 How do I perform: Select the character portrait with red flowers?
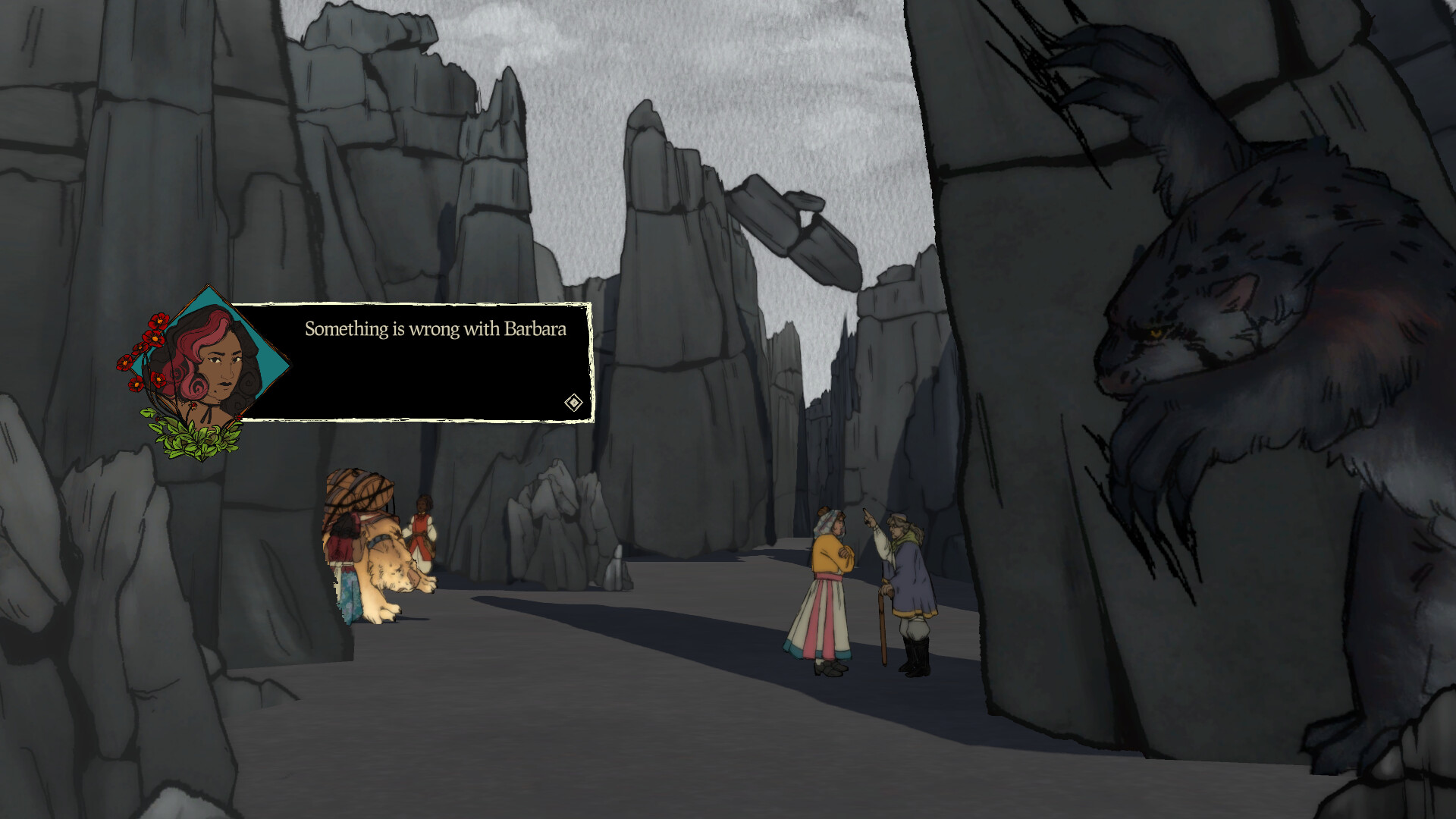(218, 366)
